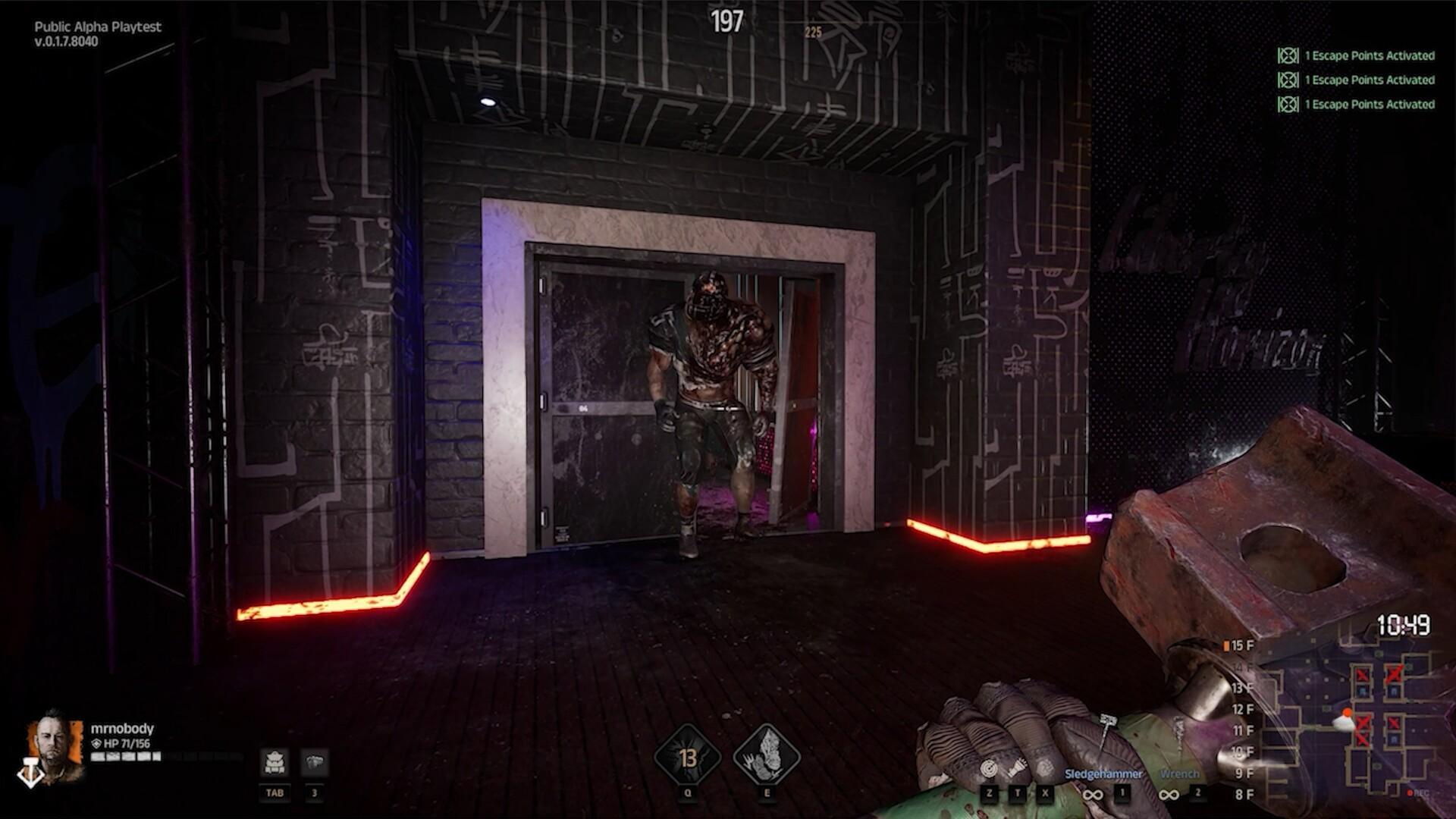Select floor 8 F on floor list
The image size is (1456, 819).
pyautogui.click(x=1244, y=794)
